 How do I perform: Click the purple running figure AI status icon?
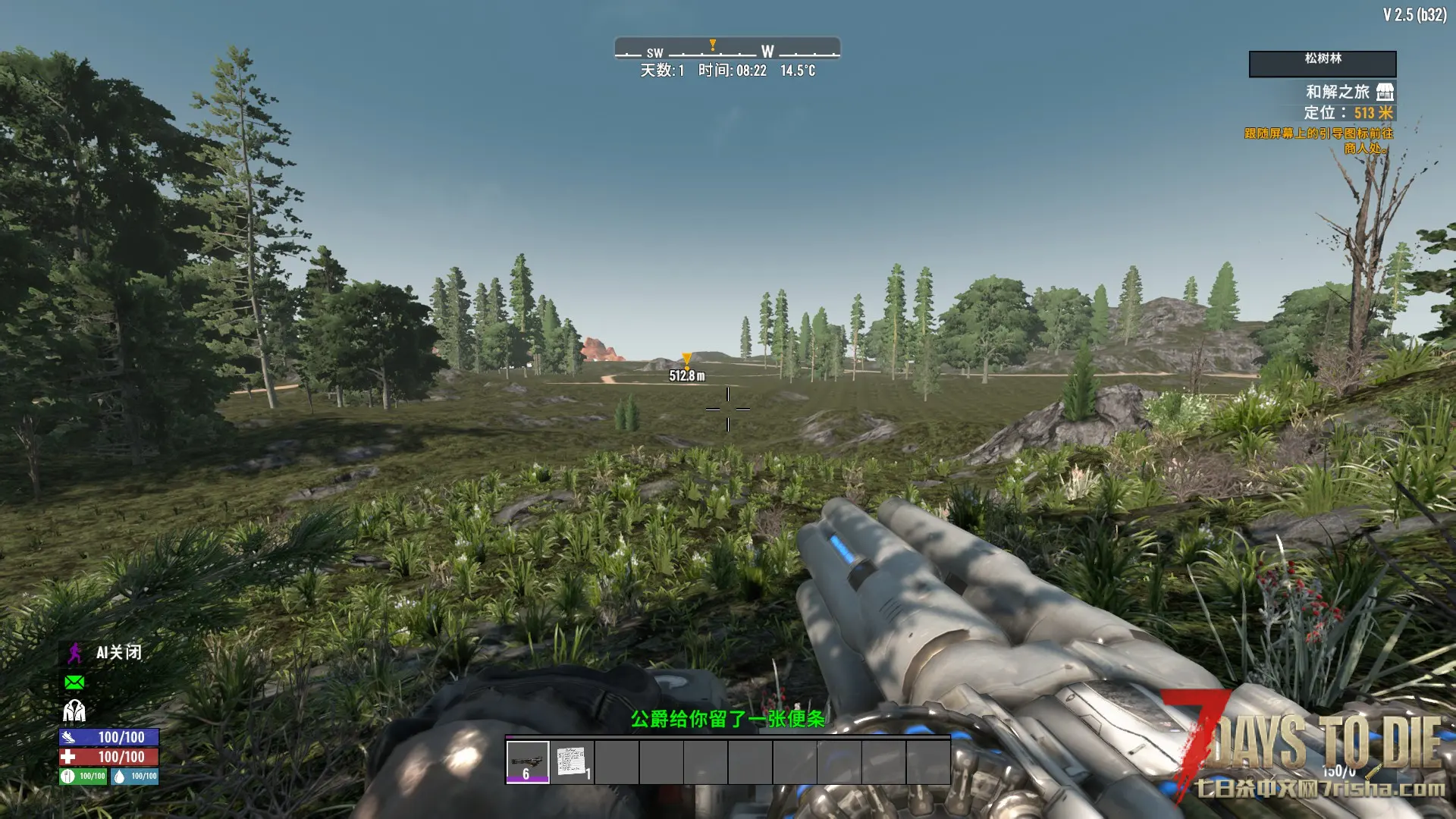pyautogui.click(x=74, y=653)
